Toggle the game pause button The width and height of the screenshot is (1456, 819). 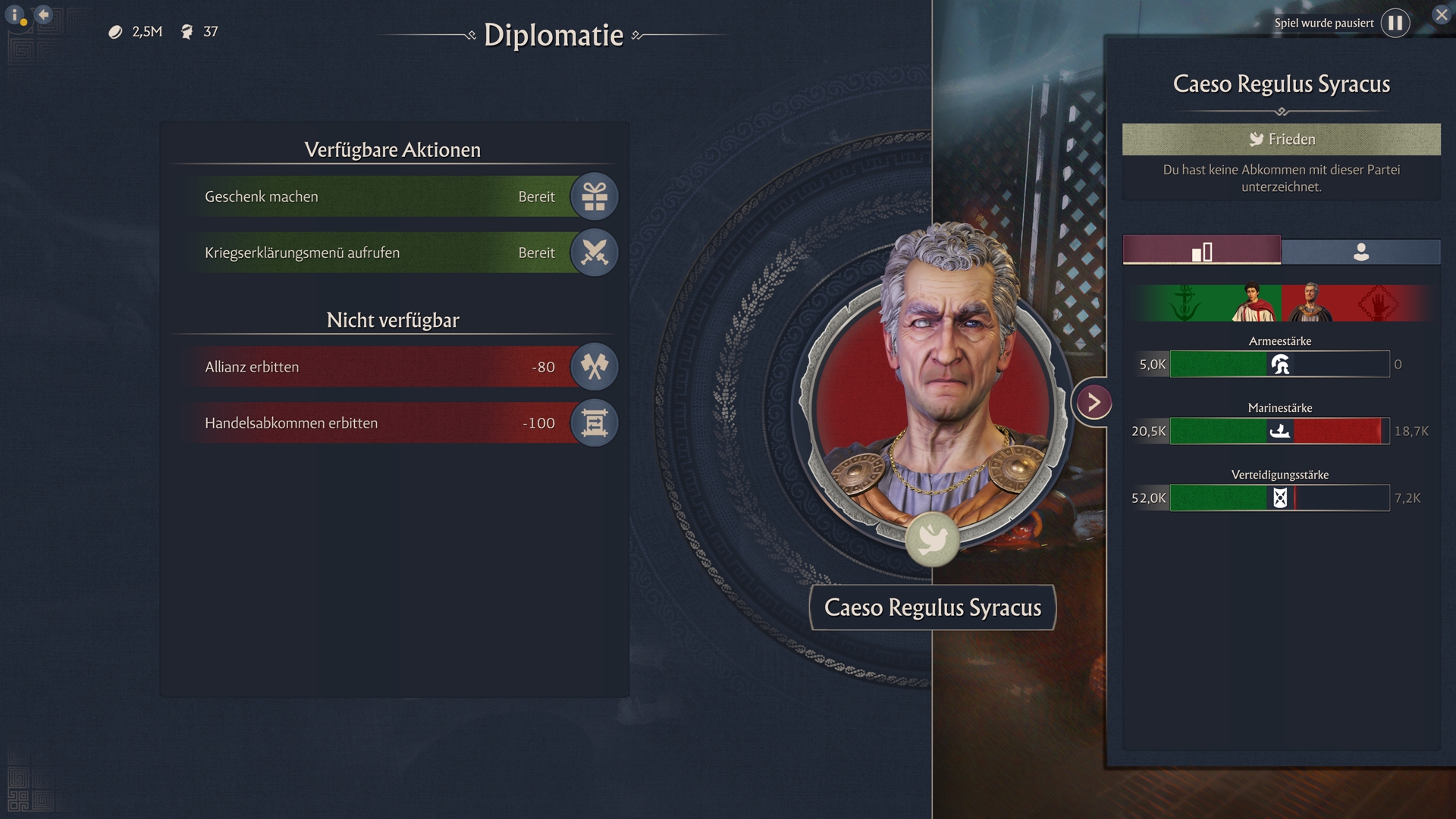pyautogui.click(x=1395, y=24)
